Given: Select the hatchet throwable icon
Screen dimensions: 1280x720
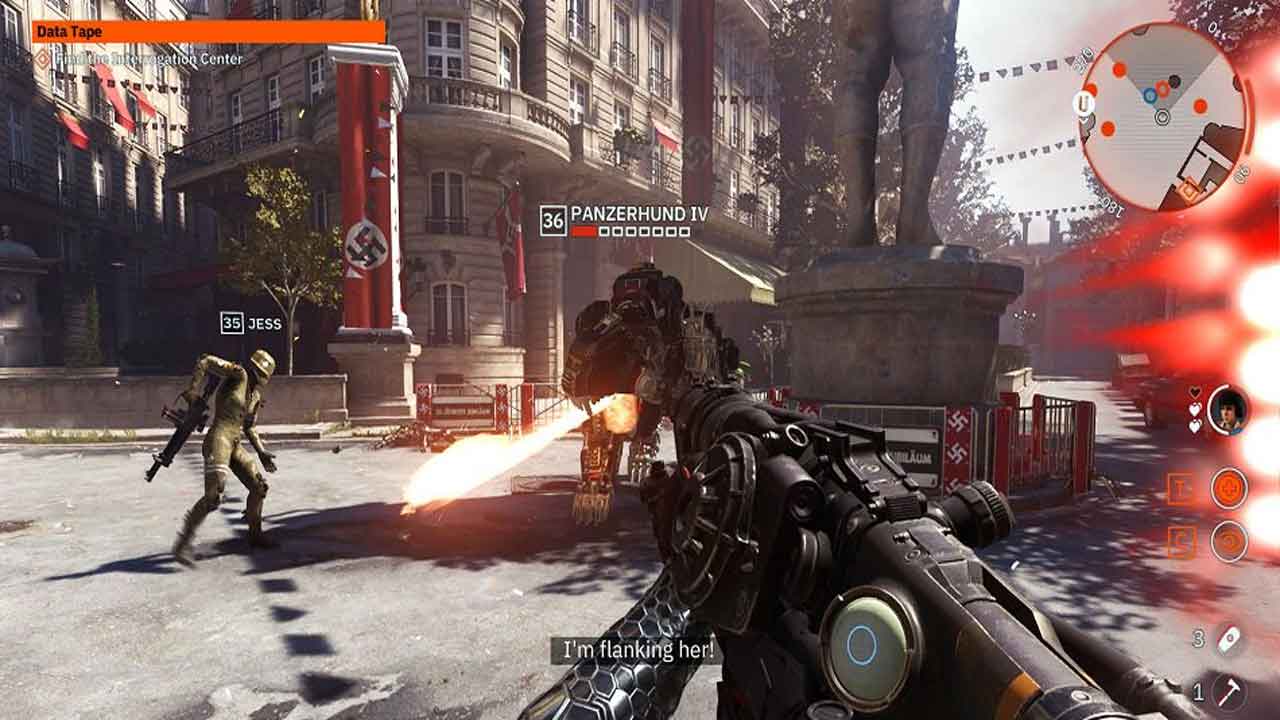Looking at the screenshot, I should 1229,690.
